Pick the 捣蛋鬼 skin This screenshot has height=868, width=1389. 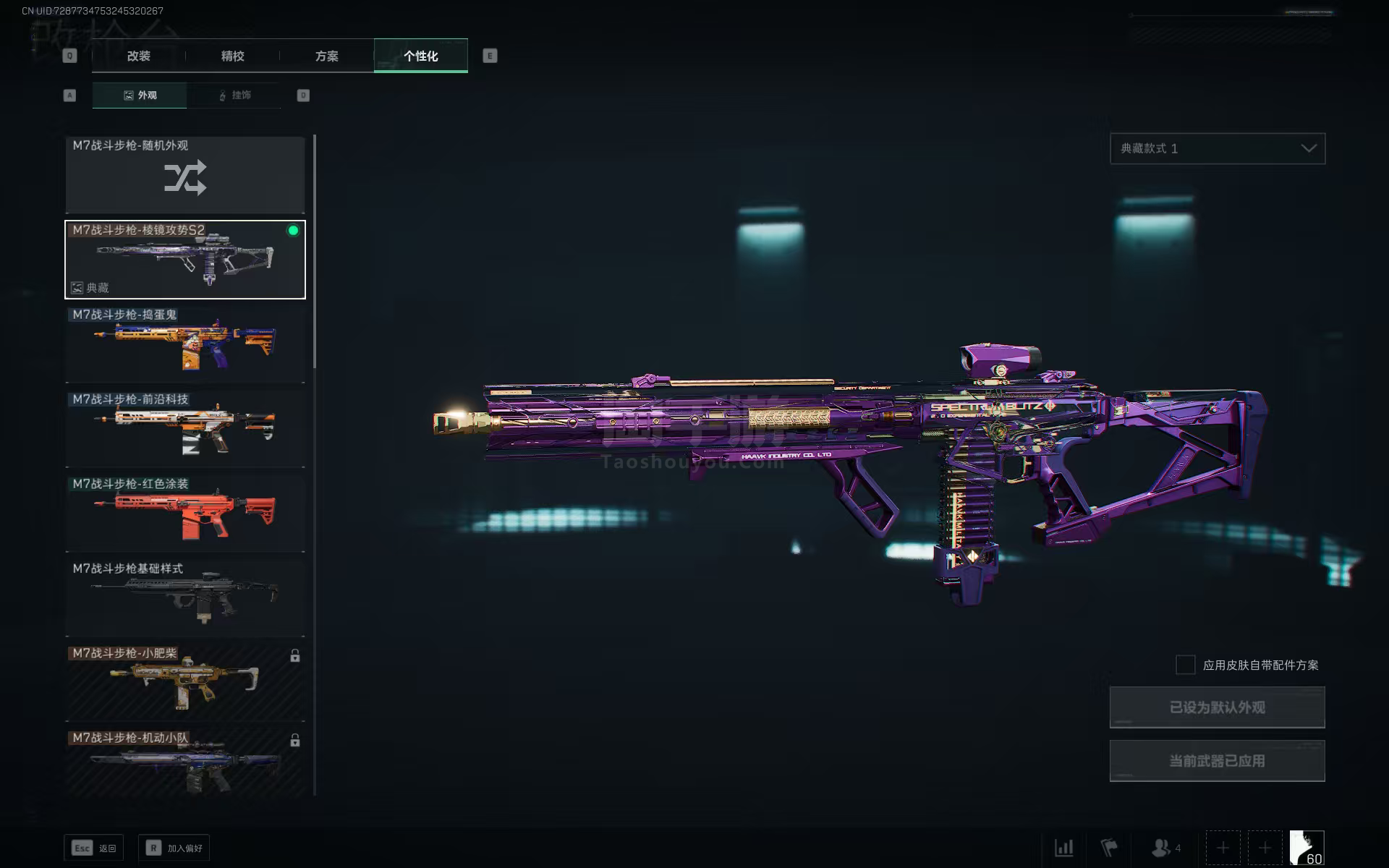(x=185, y=344)
